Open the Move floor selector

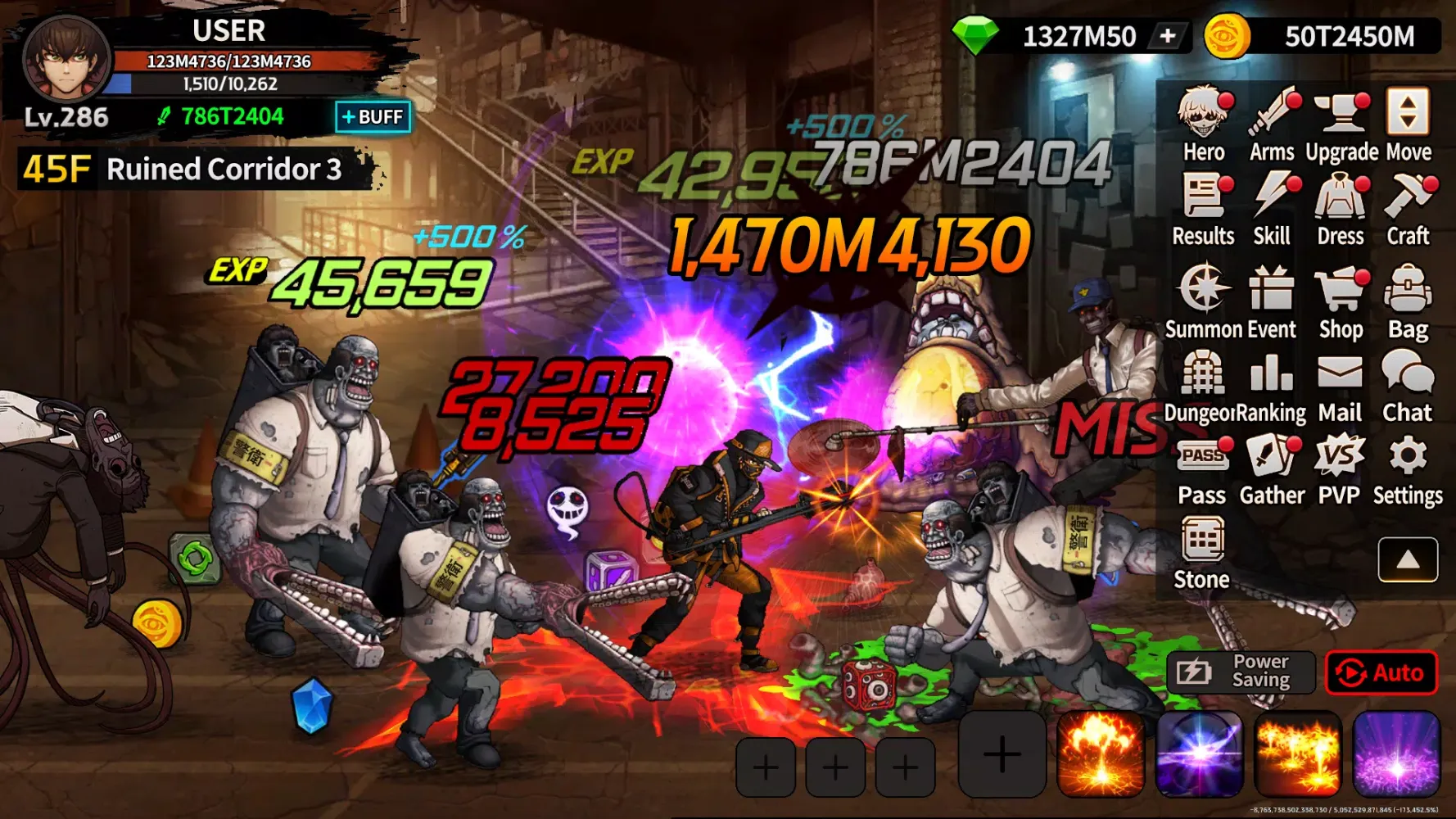pos(1408,125)
